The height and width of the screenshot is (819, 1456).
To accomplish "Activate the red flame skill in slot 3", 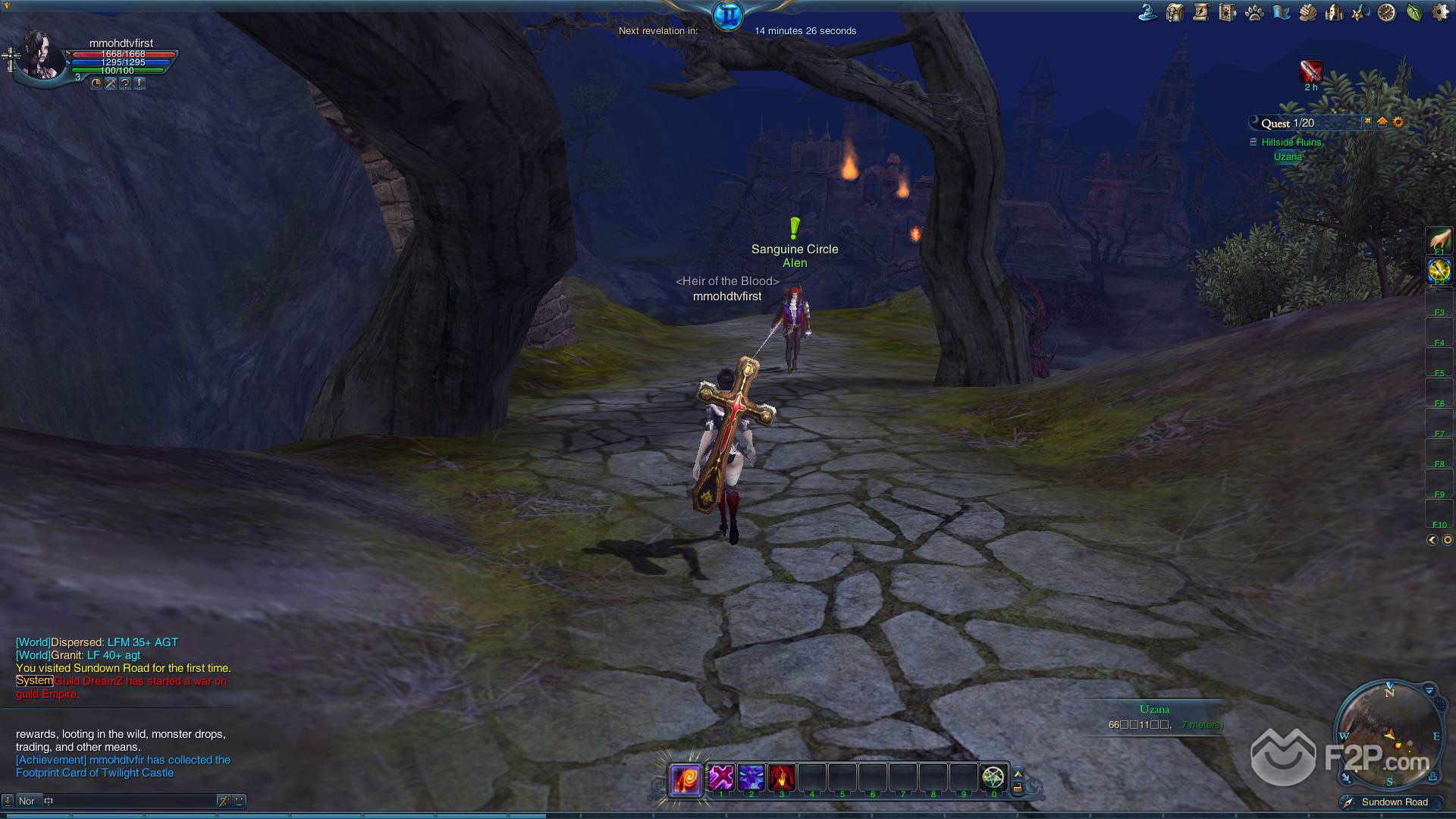I will (781, 777).
